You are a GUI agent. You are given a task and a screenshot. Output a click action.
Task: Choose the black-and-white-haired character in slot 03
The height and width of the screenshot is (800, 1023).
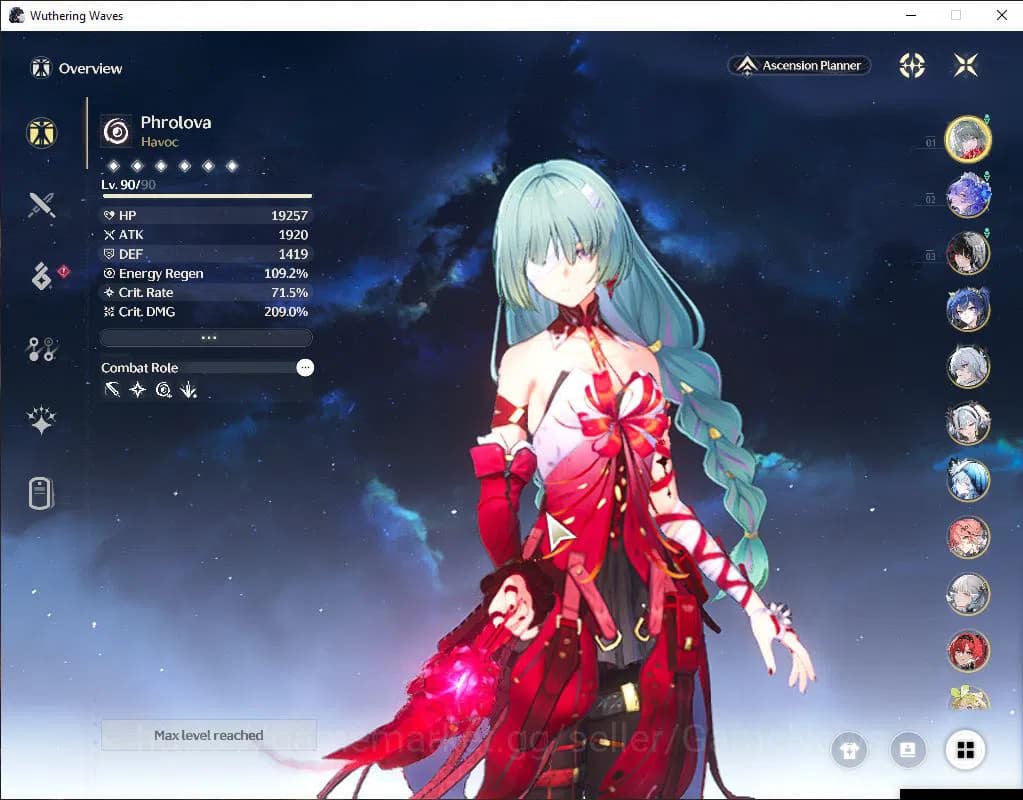(967, 253)
